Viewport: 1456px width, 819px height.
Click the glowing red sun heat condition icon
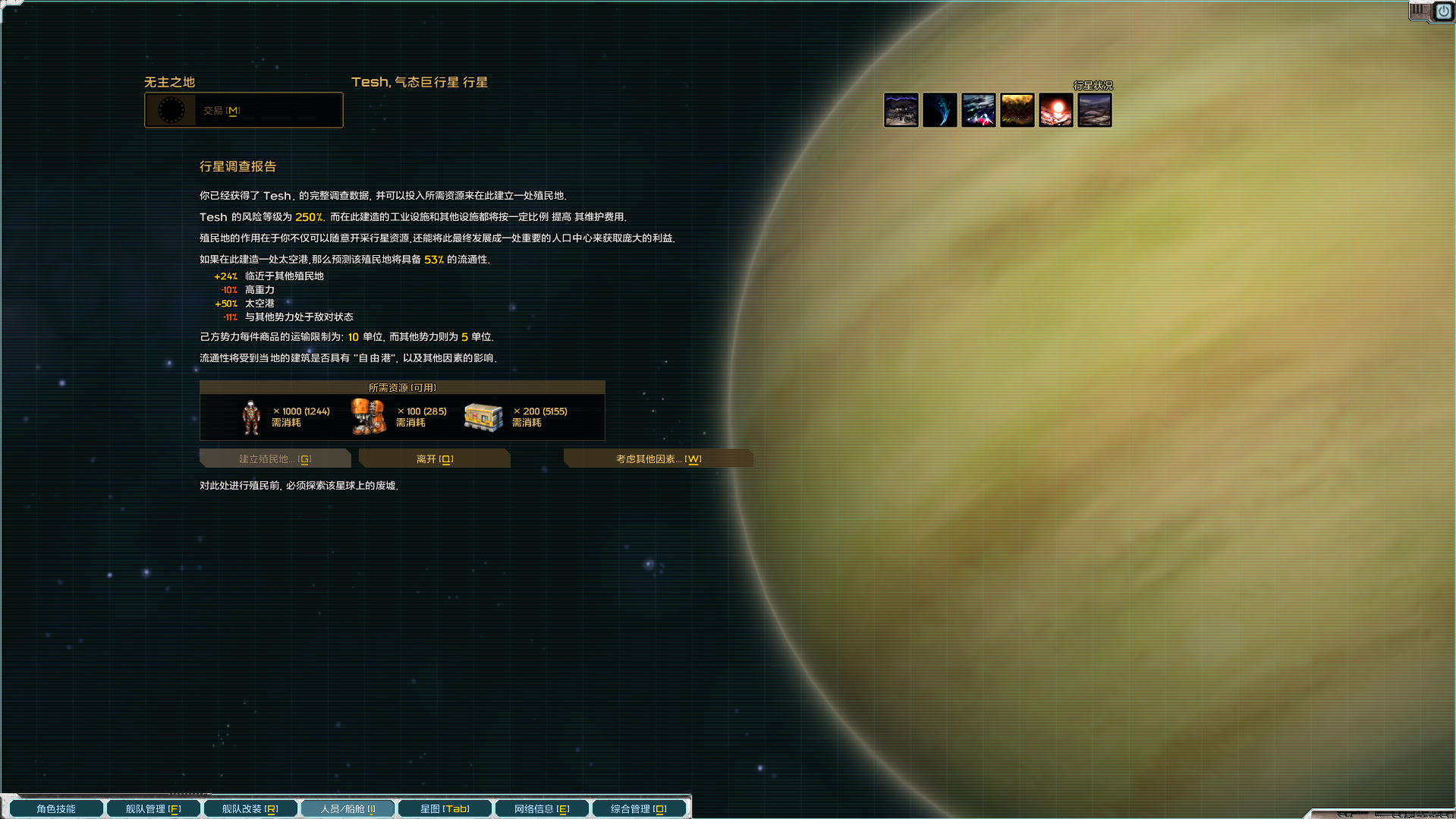tap(1056, 110)
